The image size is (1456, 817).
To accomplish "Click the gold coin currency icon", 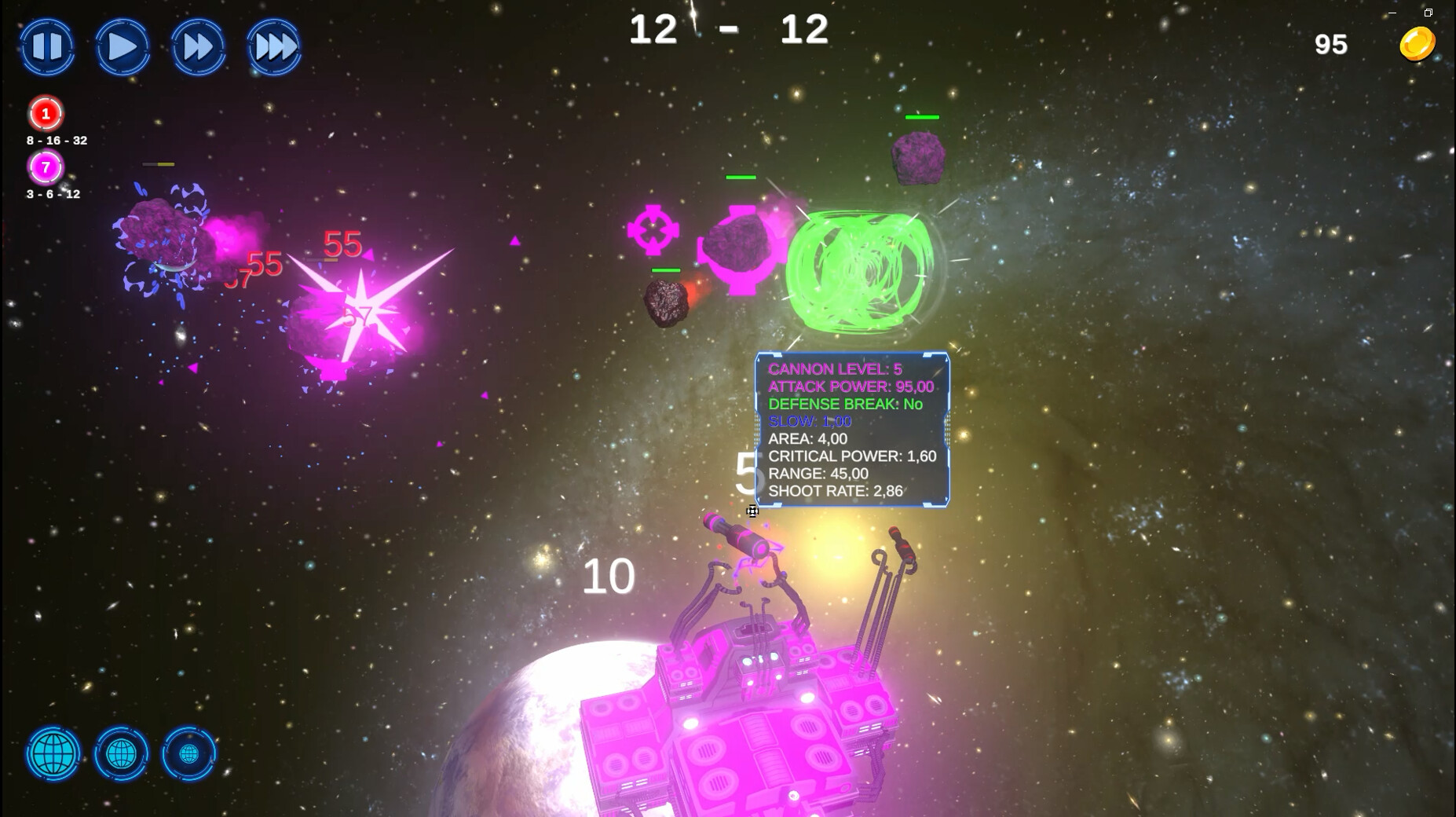I will pyautogui.click(x=1418, y=42).
